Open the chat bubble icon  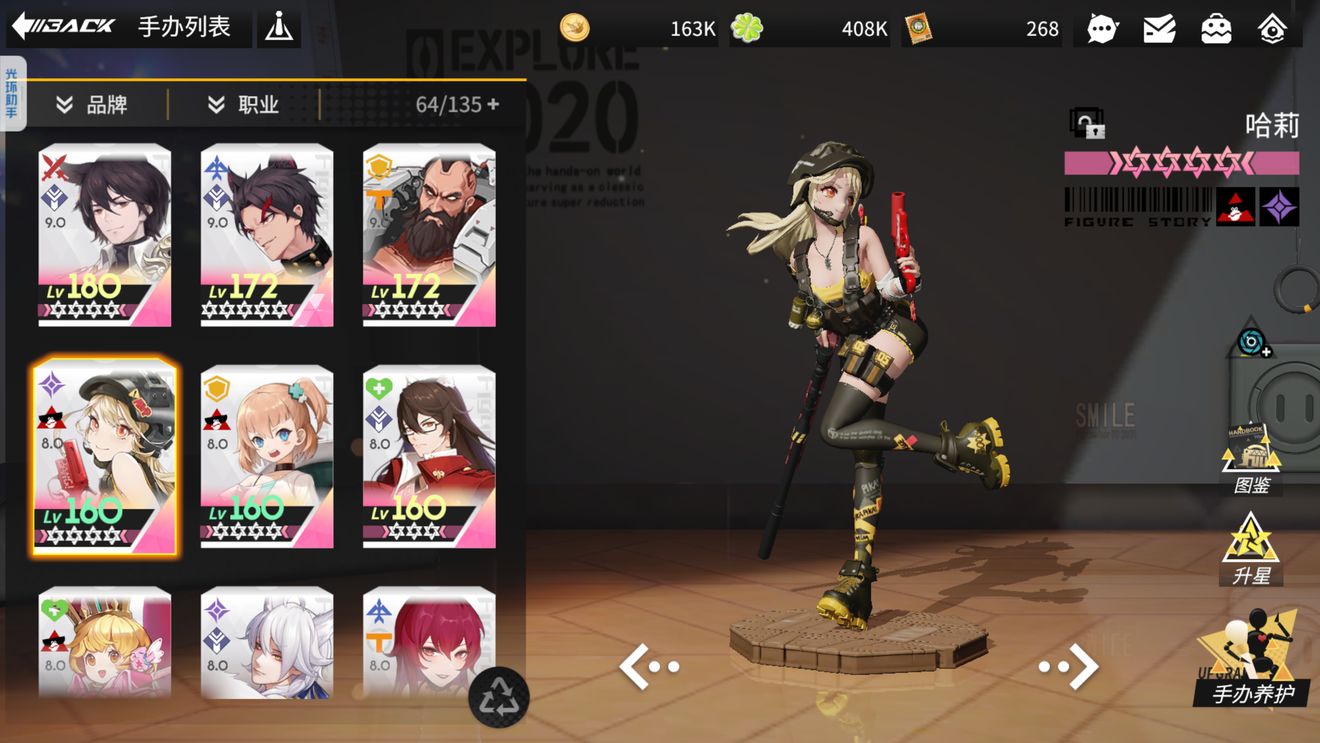[x=1101, y=29]
